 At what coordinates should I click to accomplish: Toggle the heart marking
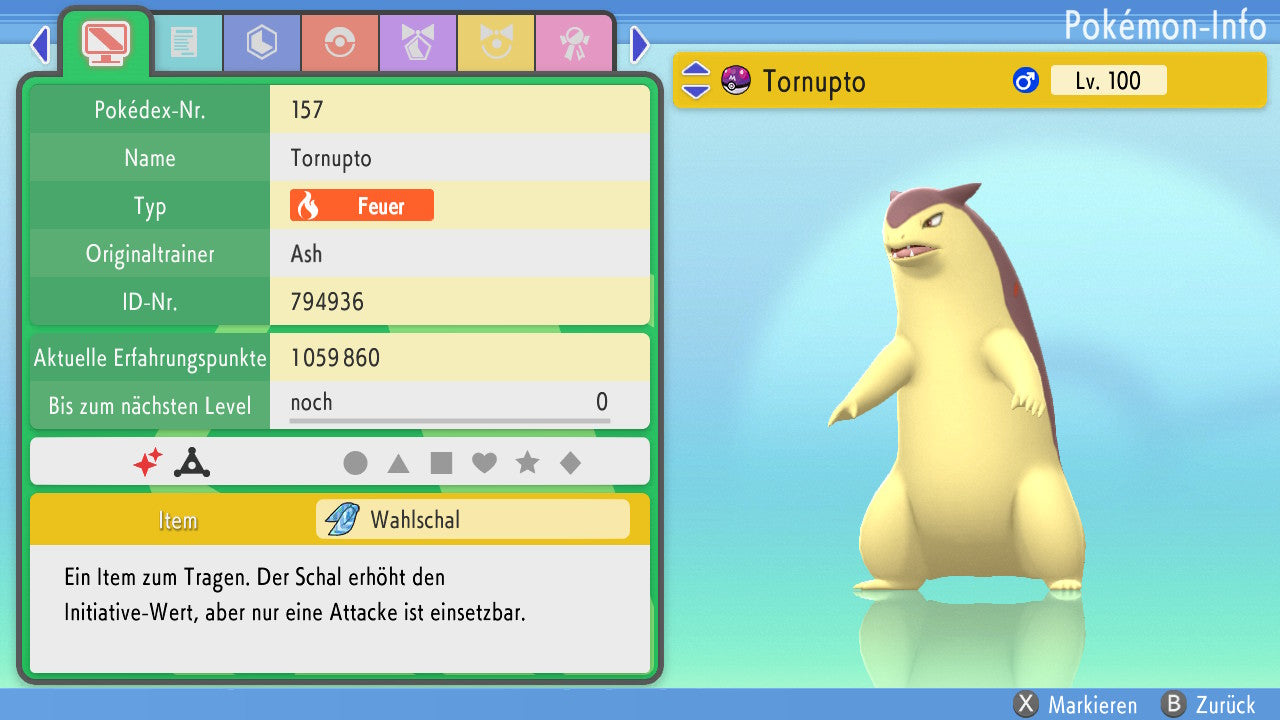coord(484,463)
